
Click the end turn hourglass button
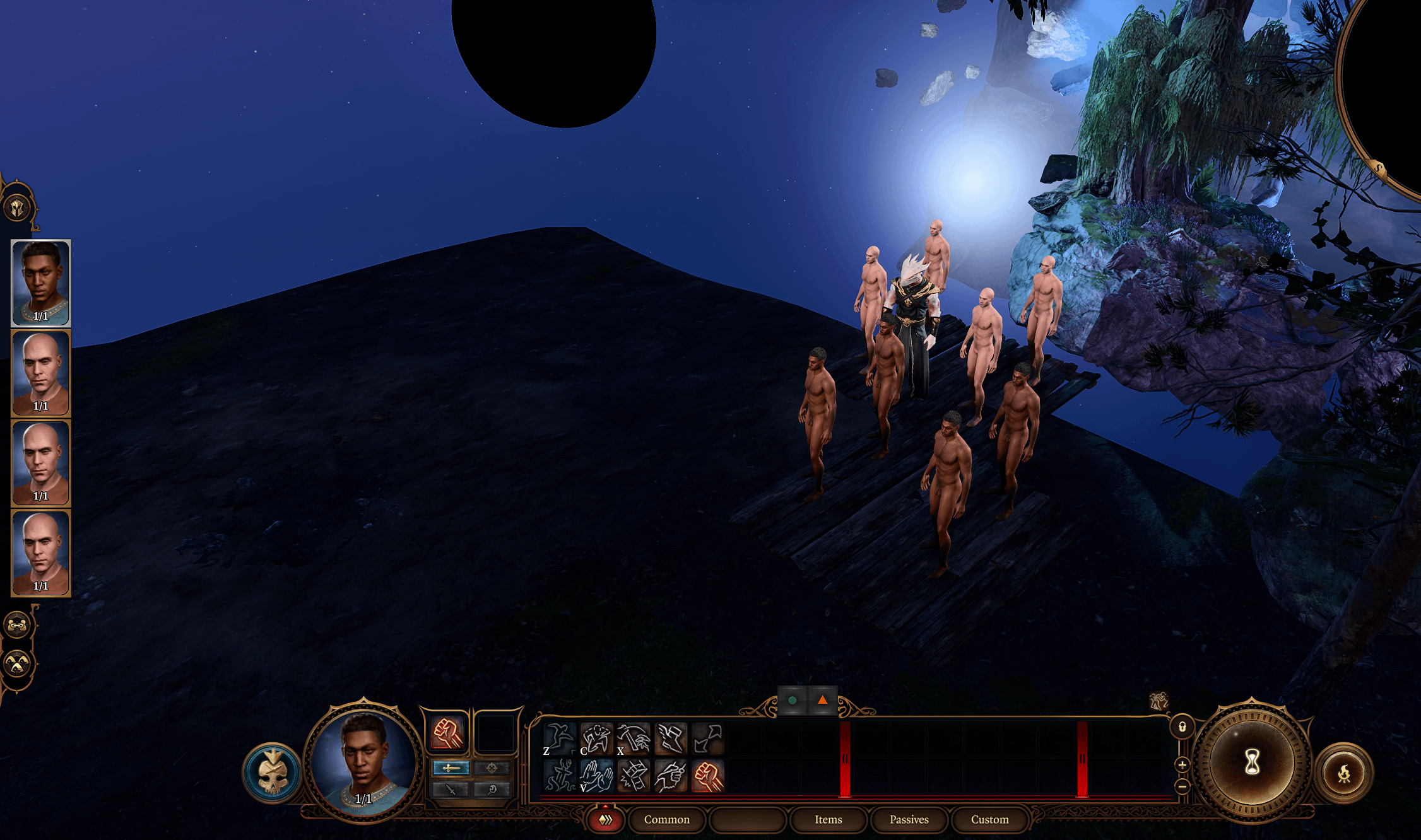[1252, 762]
